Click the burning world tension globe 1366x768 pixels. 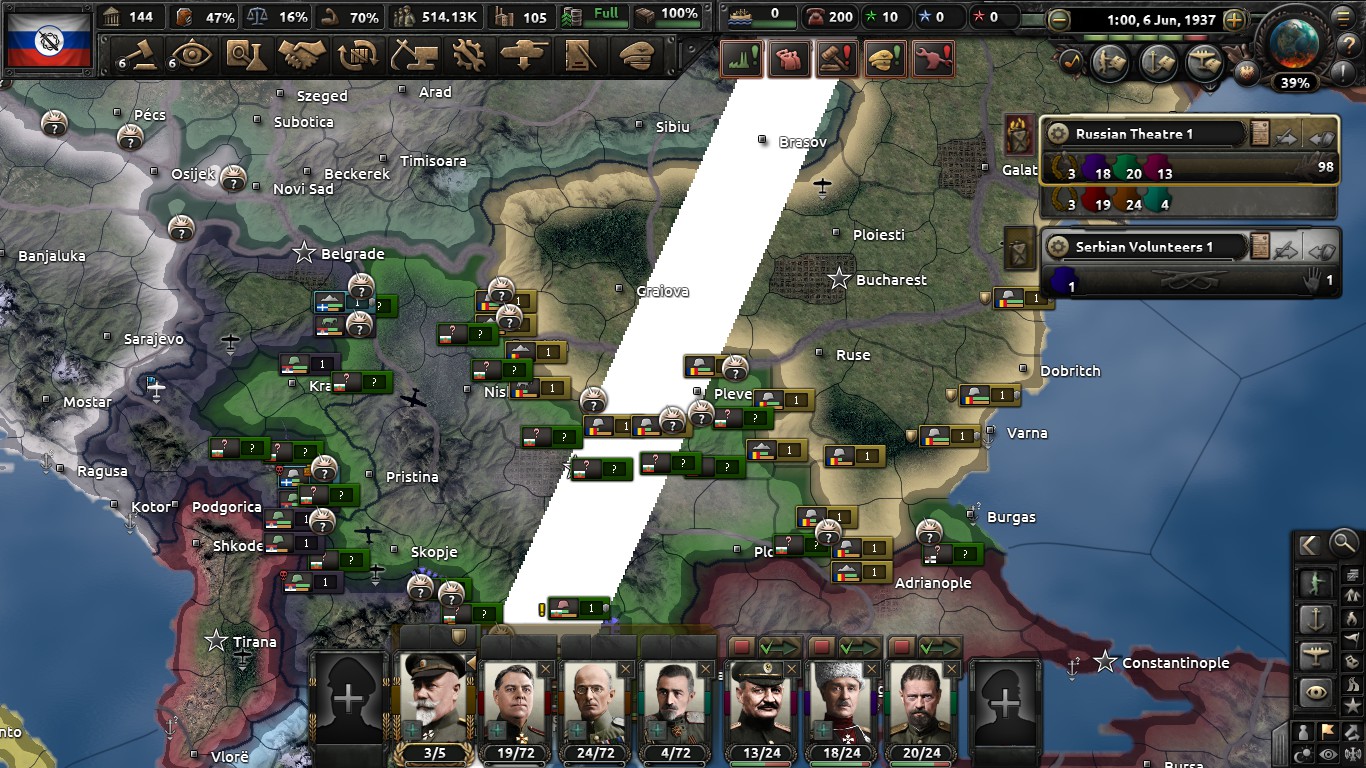(x=1293, y=42)
